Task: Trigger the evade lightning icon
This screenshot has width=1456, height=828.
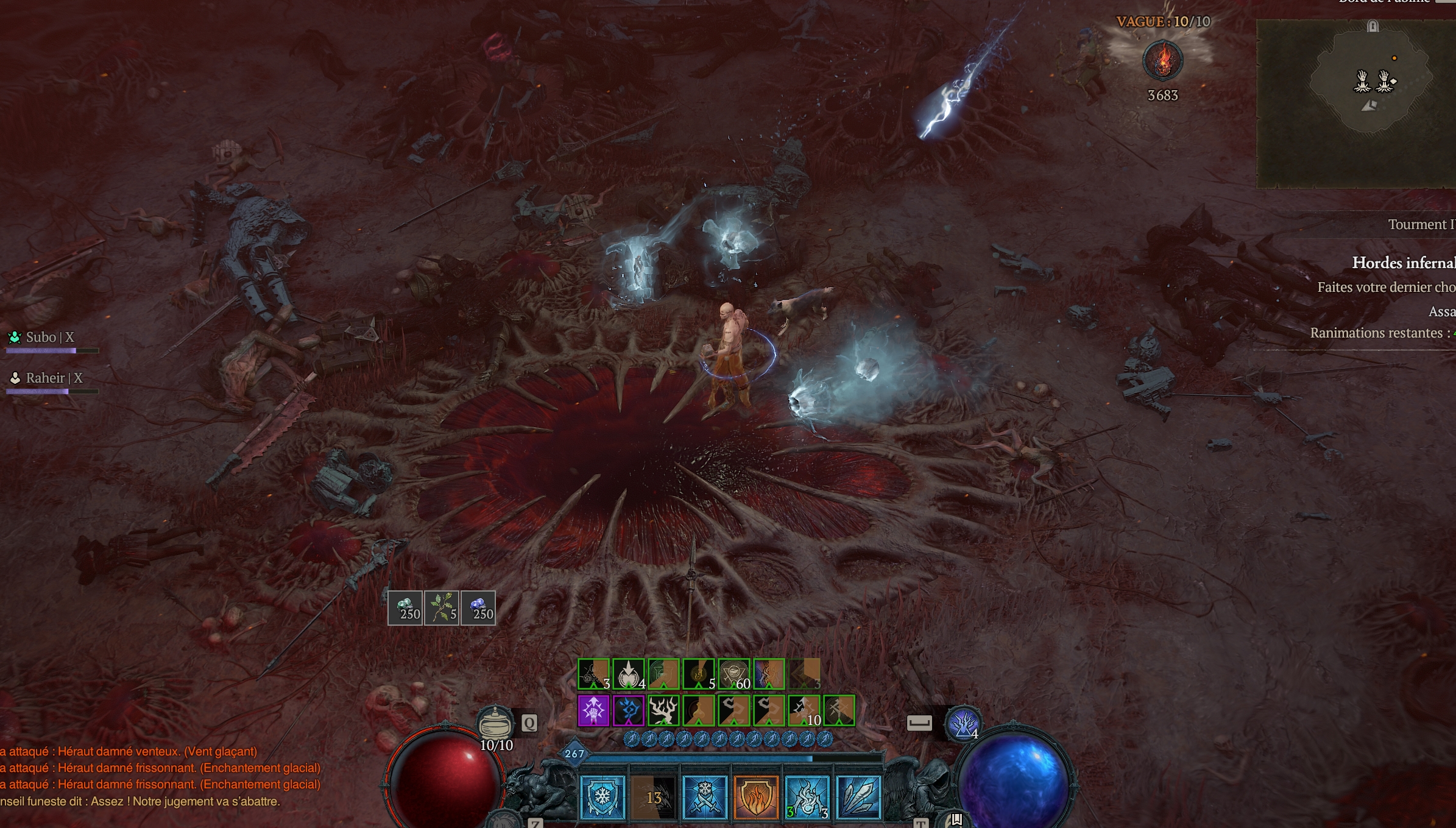Action: pos(963,723)
